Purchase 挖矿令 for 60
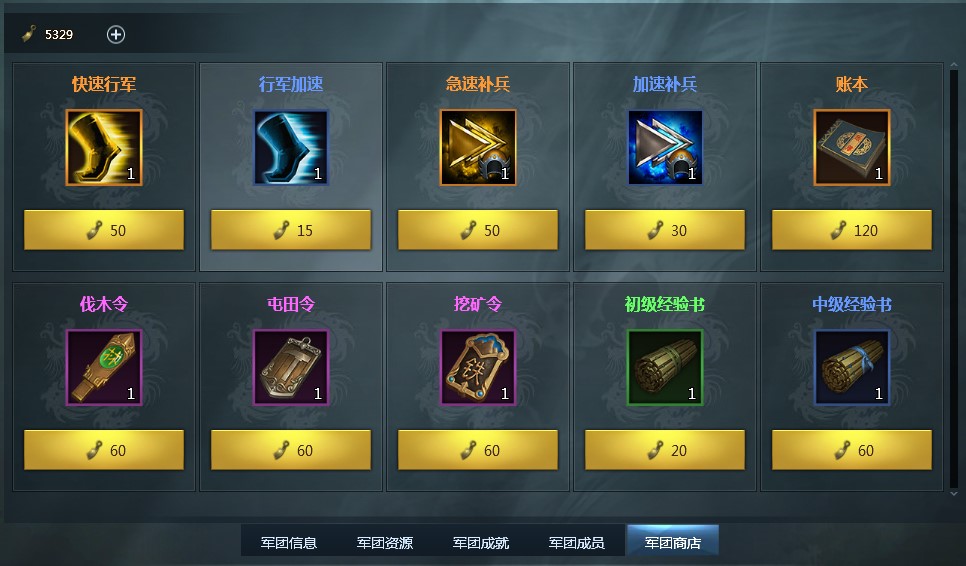The image size is (966, 566). (x=478, y=450)
